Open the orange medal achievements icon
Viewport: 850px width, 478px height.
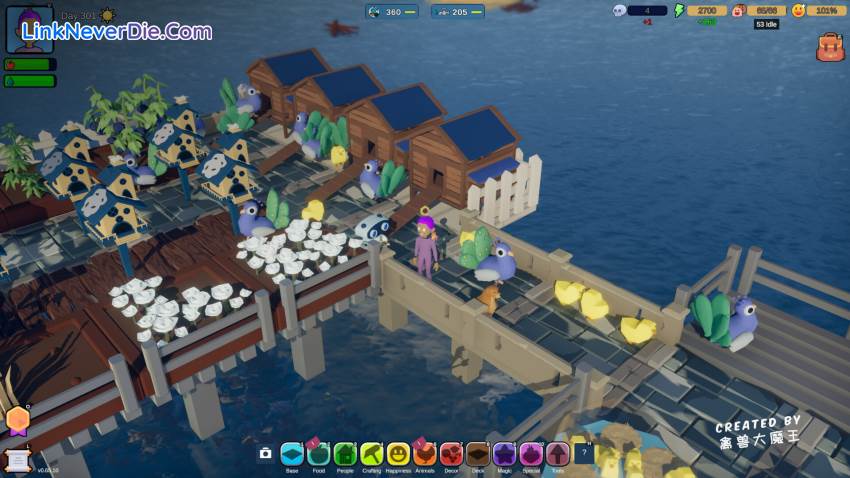[x=17, y=420]
